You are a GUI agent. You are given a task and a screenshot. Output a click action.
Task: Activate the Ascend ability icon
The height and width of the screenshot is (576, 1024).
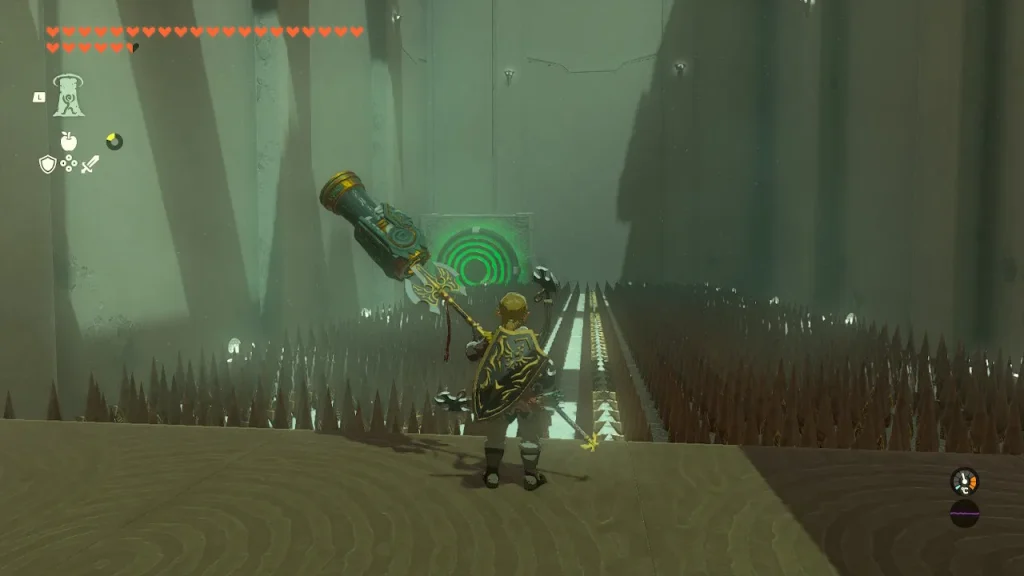coord(68,95)
